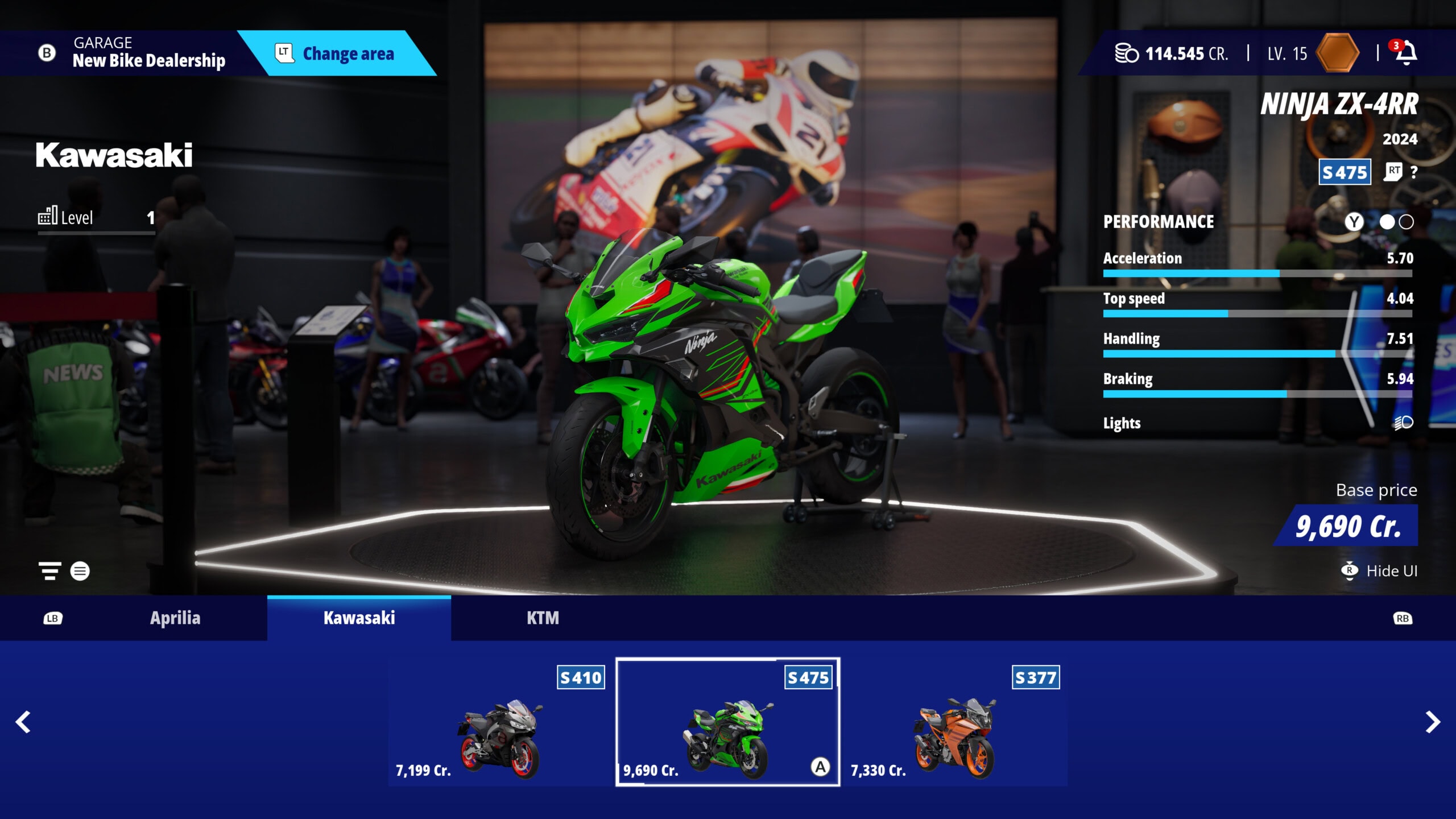The width and height of the screenshot is (1456, 819).
Task: Open the filter icon near bottom left
Action: pyautogui.click(x=49, y=571)
